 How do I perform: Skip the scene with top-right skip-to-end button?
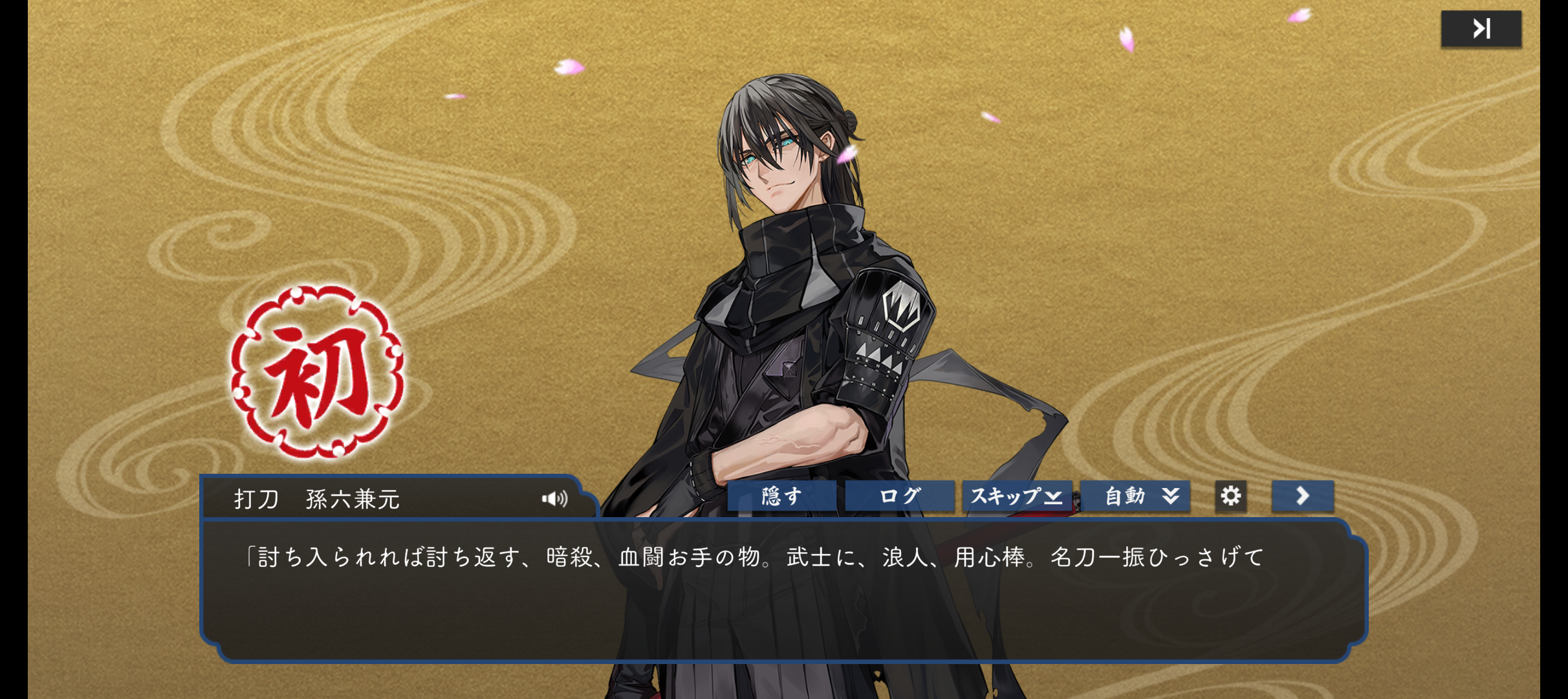click(1481, 29)
